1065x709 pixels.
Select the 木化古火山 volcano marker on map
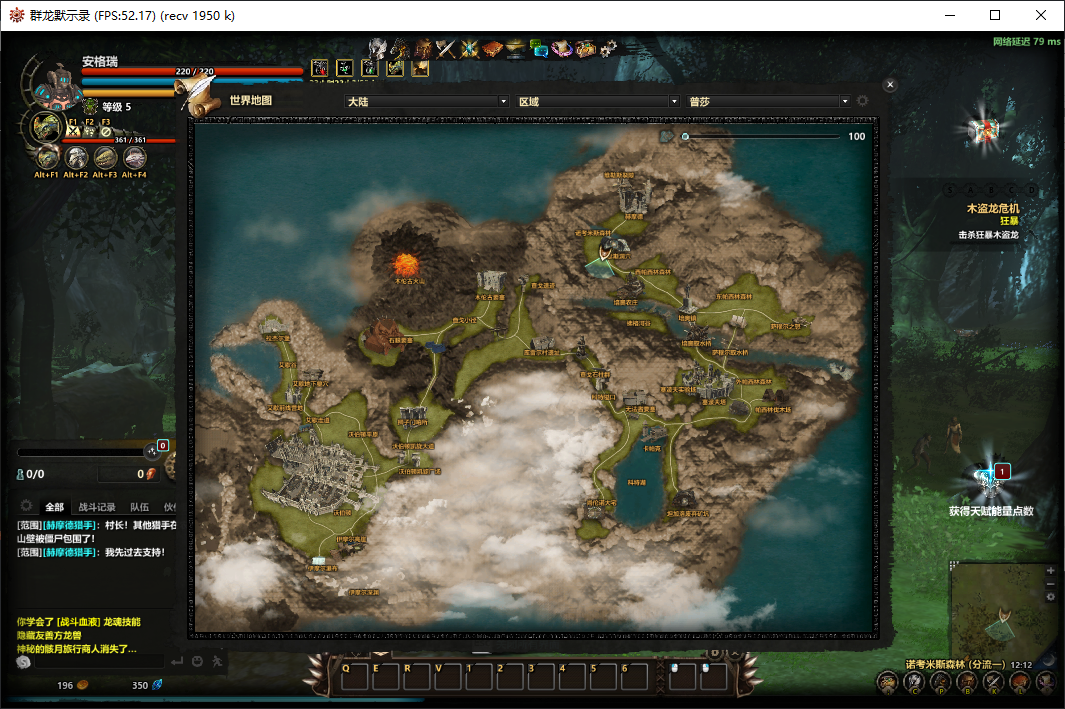pos(406,265)
